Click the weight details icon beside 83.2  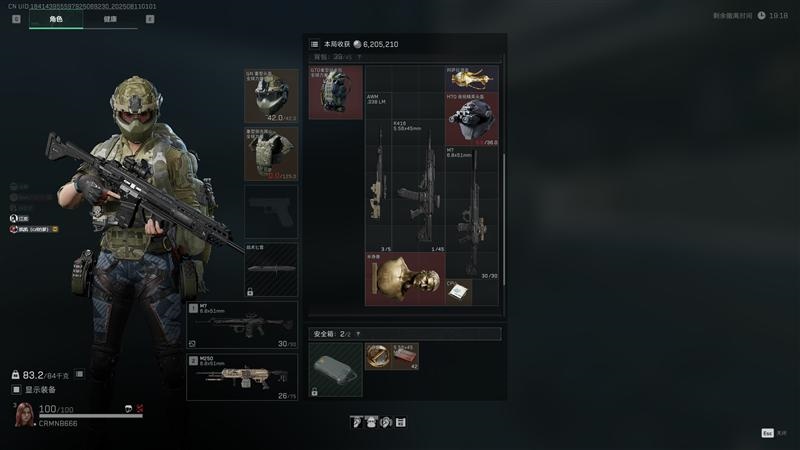79,374
